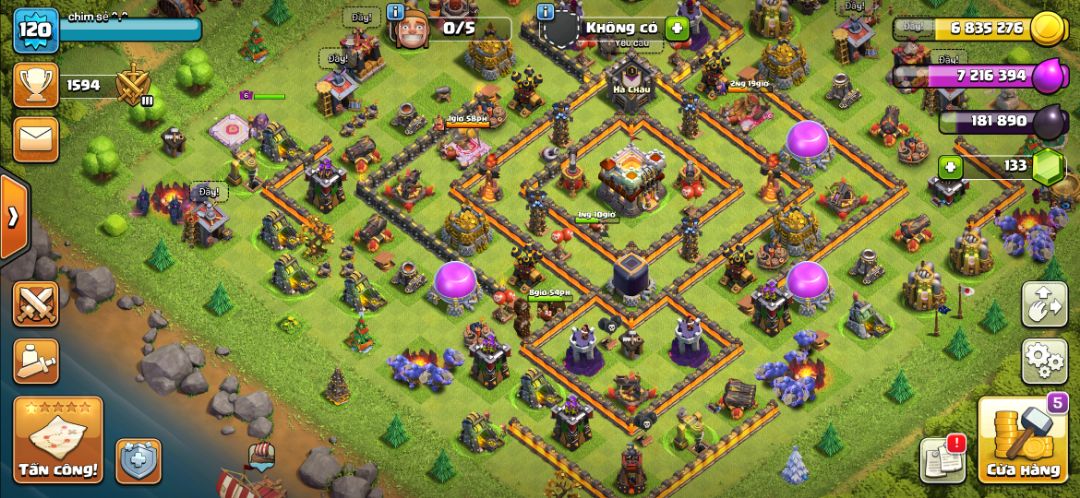Open the trophy ranking button
Viewport: 1080px width, 498px height.
point(35,85)
